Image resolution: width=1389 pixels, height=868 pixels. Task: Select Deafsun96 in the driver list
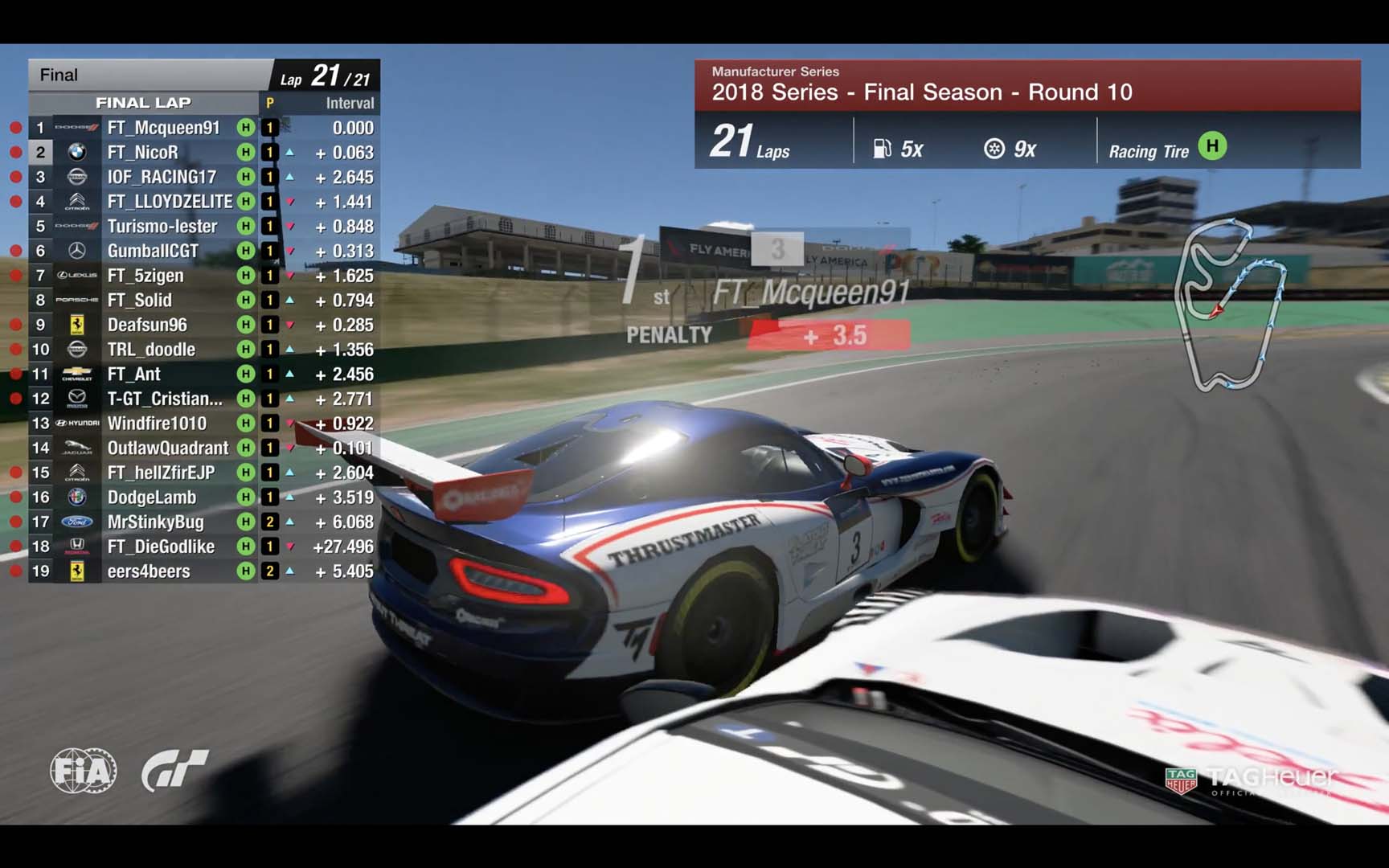(147, 325)
